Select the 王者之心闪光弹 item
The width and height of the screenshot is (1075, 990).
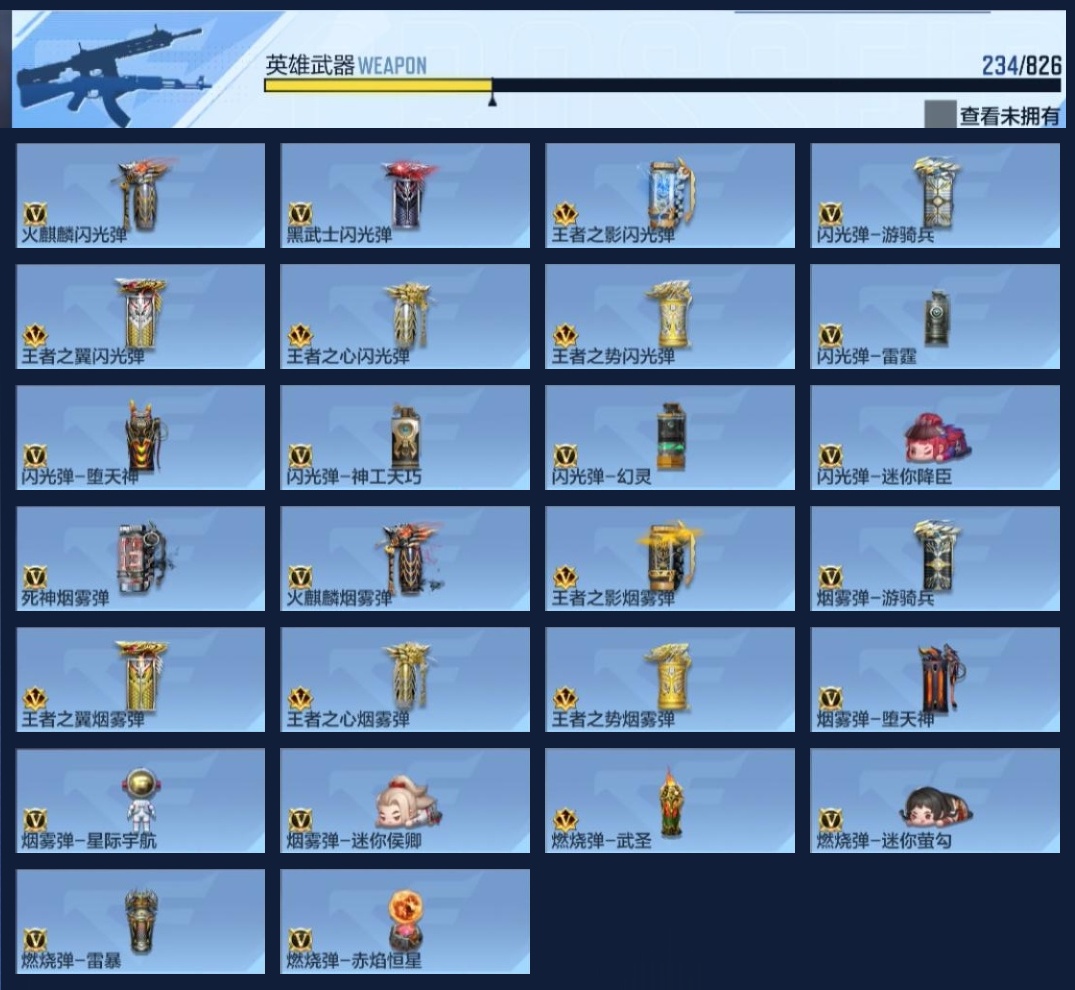tap(405, 317)
